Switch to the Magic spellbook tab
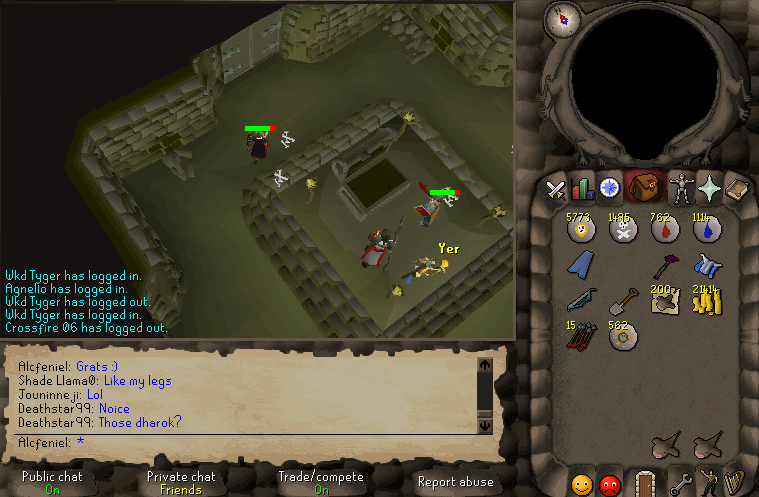The height and width of the screenshot is (497, 759). pos(736,188)
